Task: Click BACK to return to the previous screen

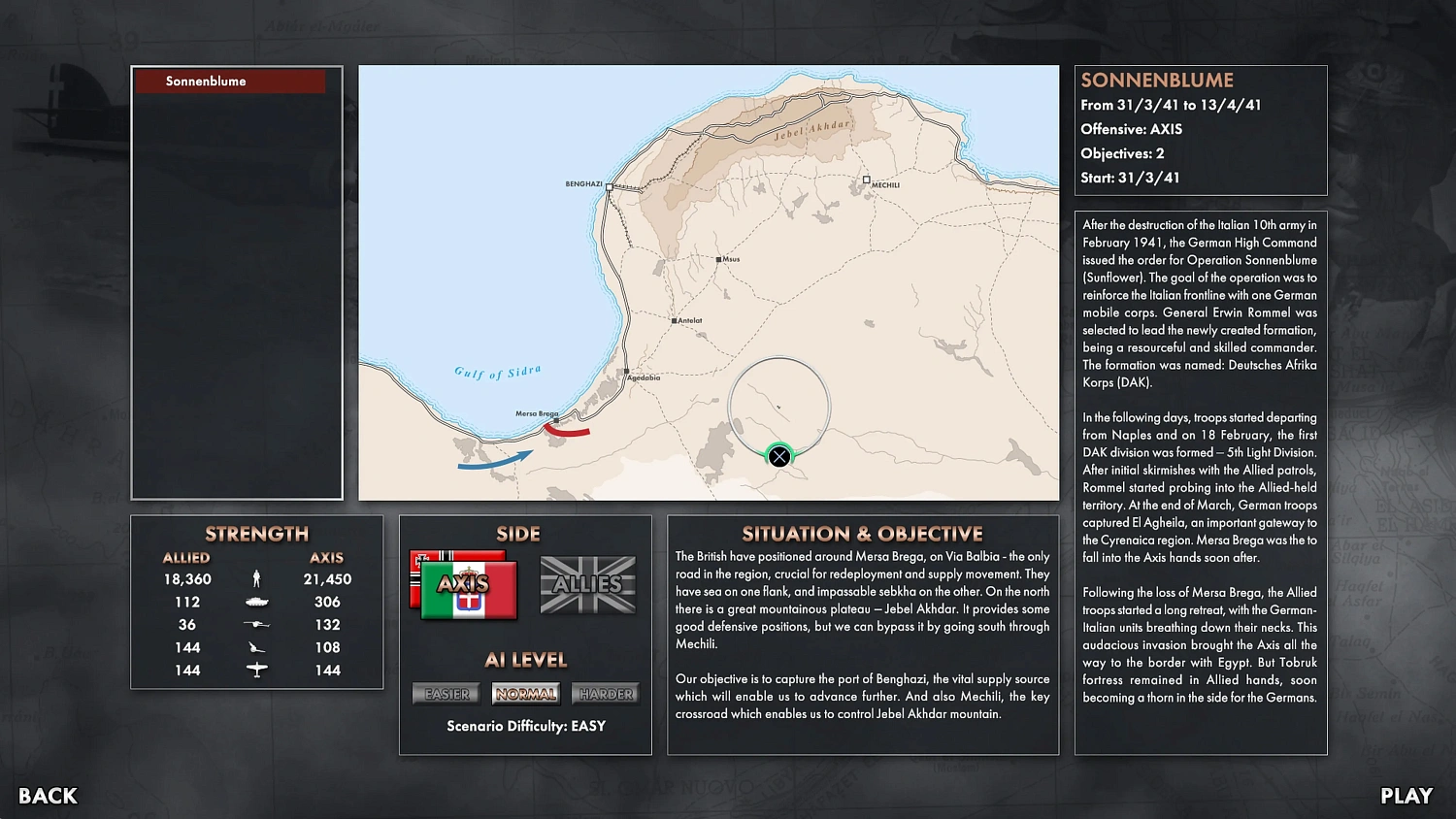Action: click(x=46, y=796)
